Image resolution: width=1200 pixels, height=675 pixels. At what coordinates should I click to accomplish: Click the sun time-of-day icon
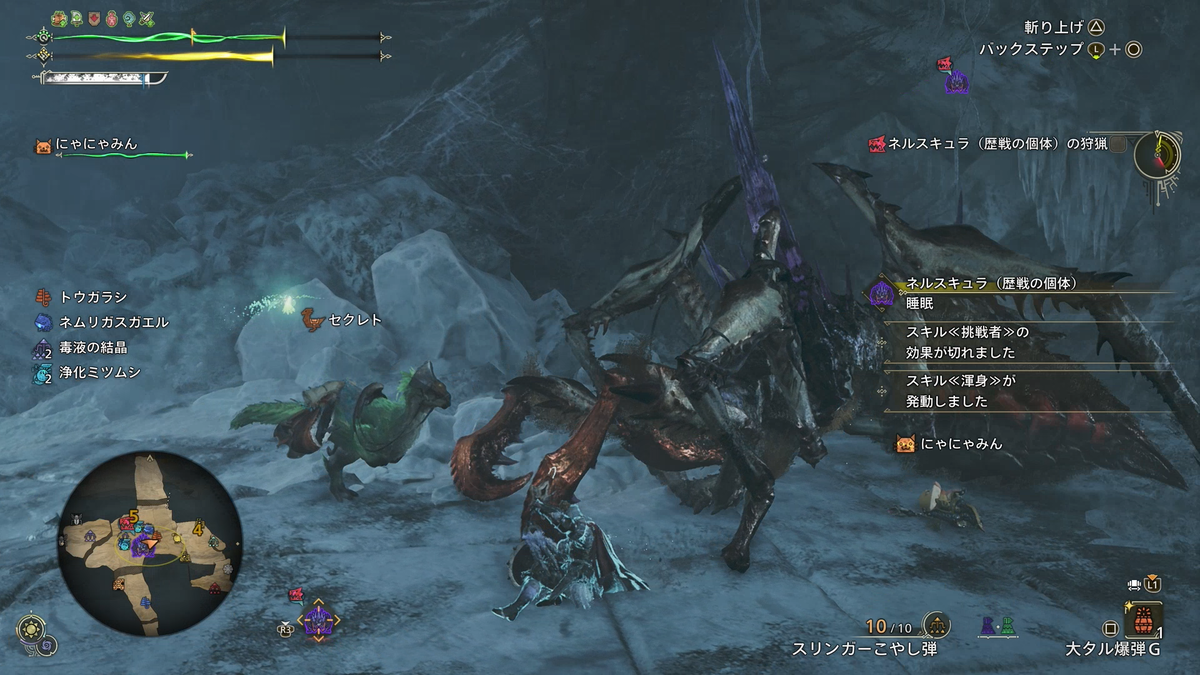(29, 630)
